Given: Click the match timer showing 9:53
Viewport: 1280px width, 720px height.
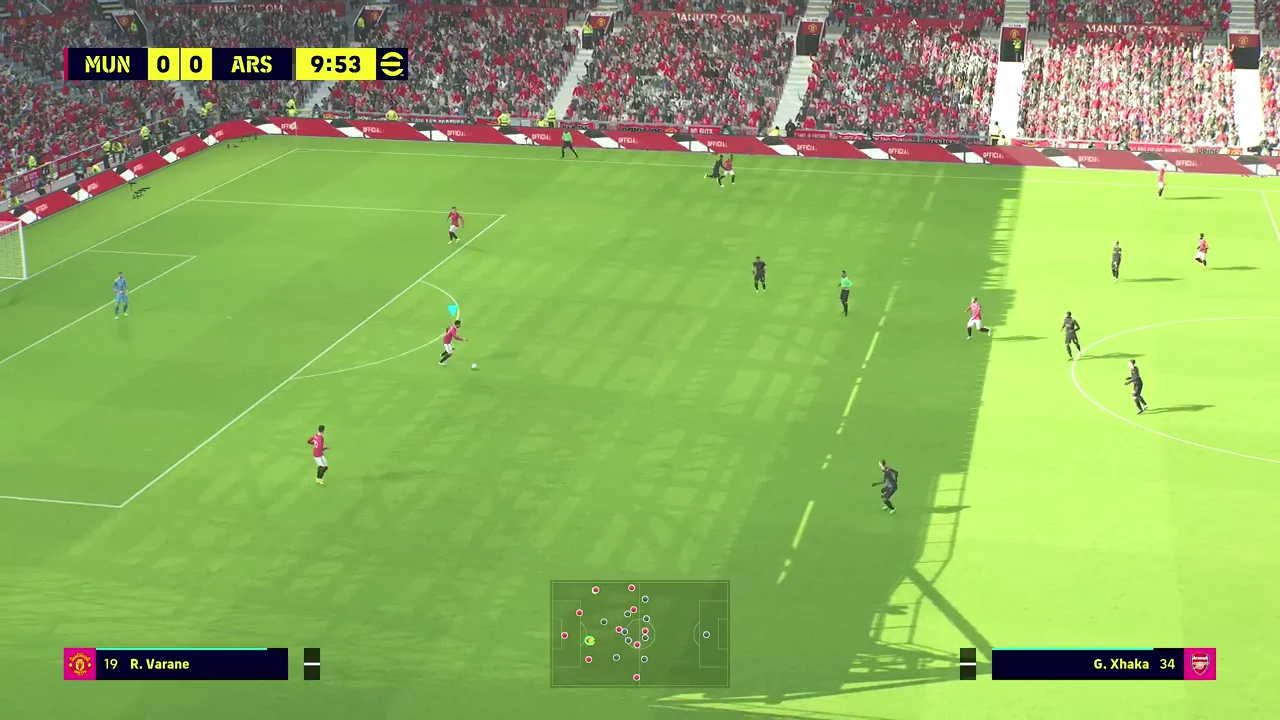Looking at the screenshot, I should pos(334,64).
